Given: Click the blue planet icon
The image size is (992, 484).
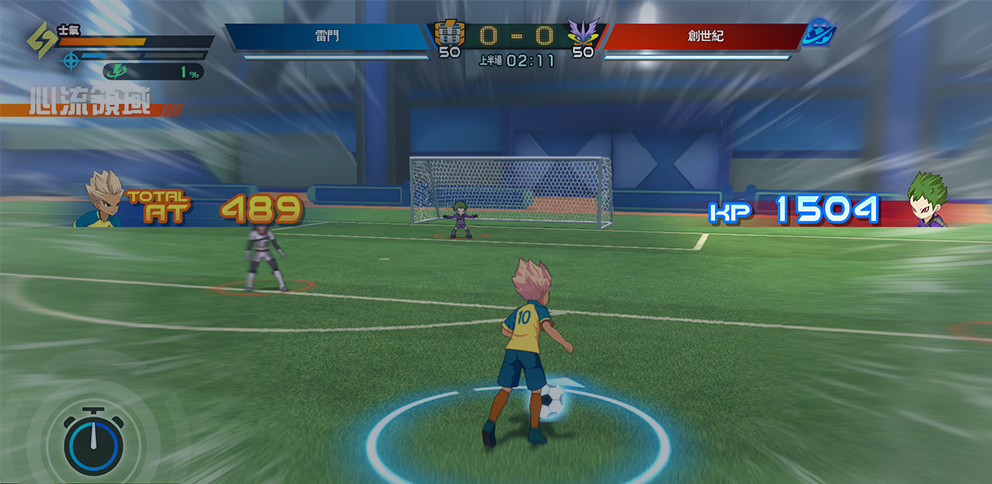Looking at the screenshot, I should tap(819, 34).
